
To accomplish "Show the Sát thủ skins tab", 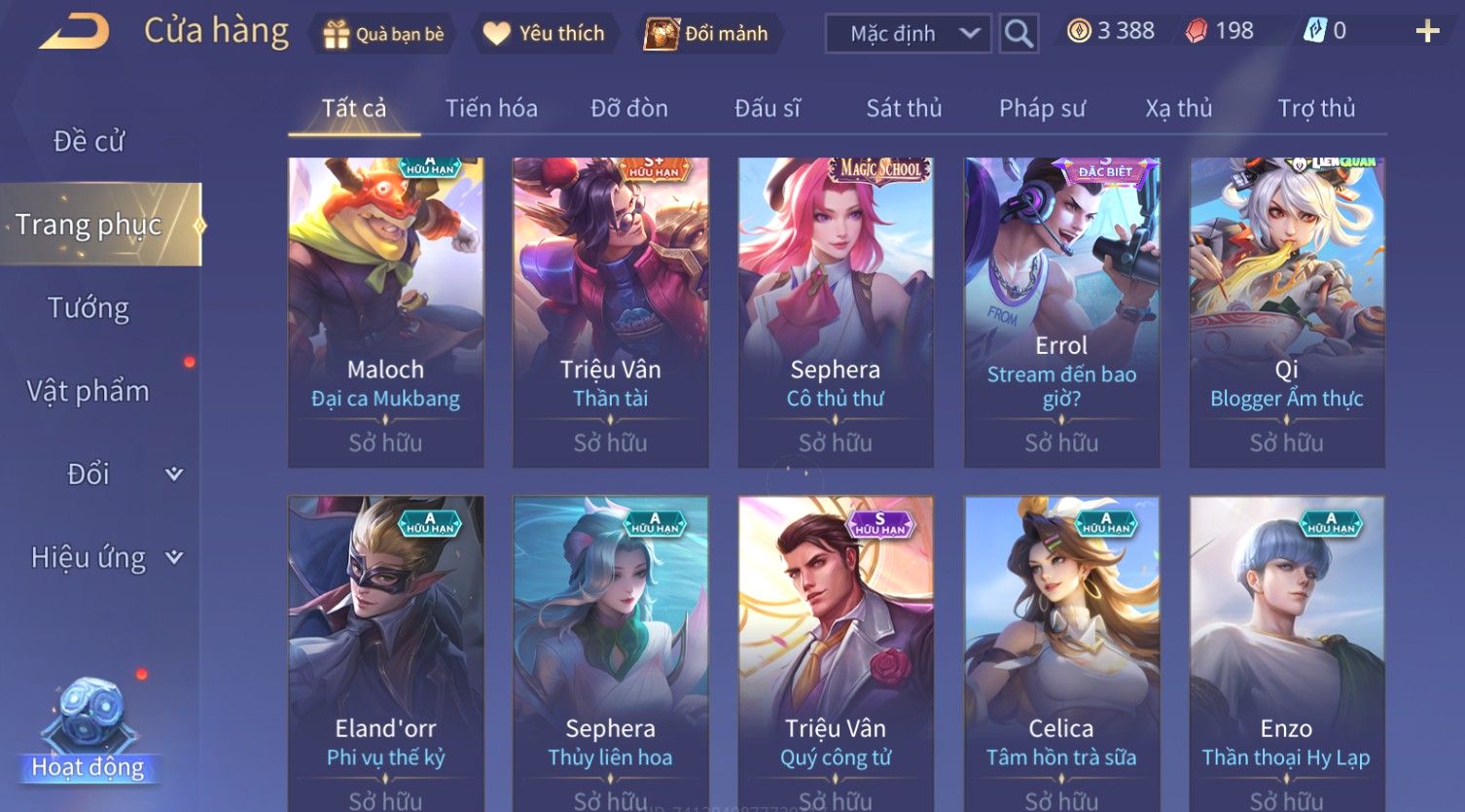I will pyautogui.click(x=904, y=108).
